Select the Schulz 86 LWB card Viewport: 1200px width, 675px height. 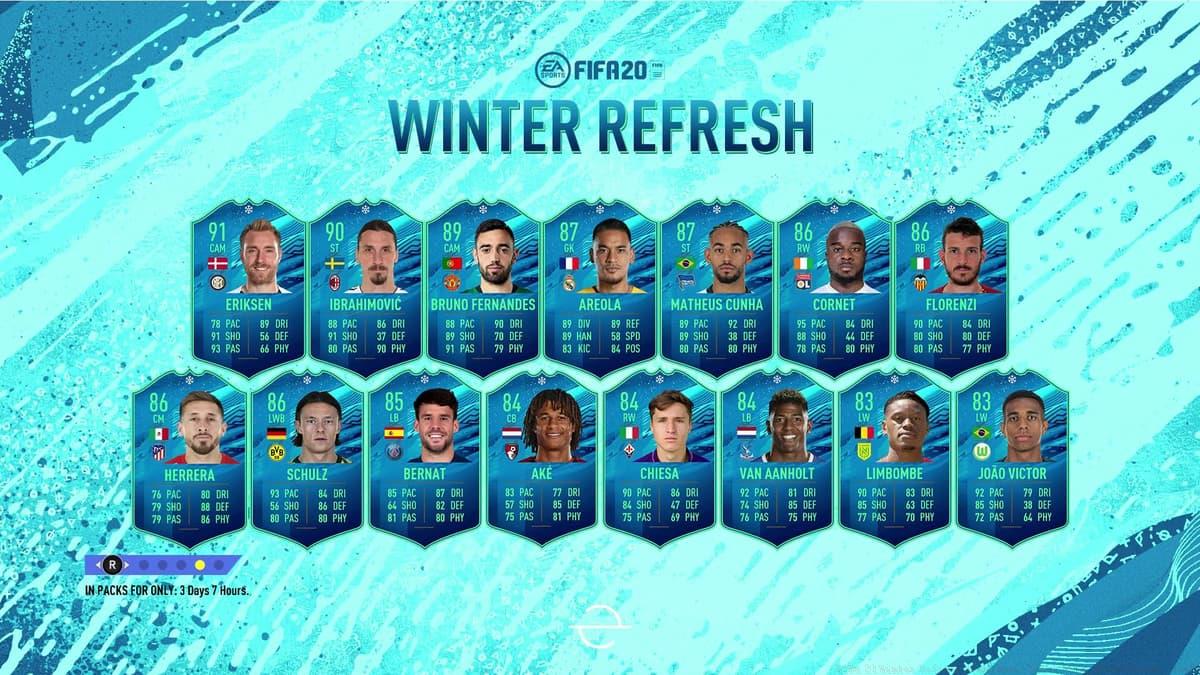coord(306,458)
